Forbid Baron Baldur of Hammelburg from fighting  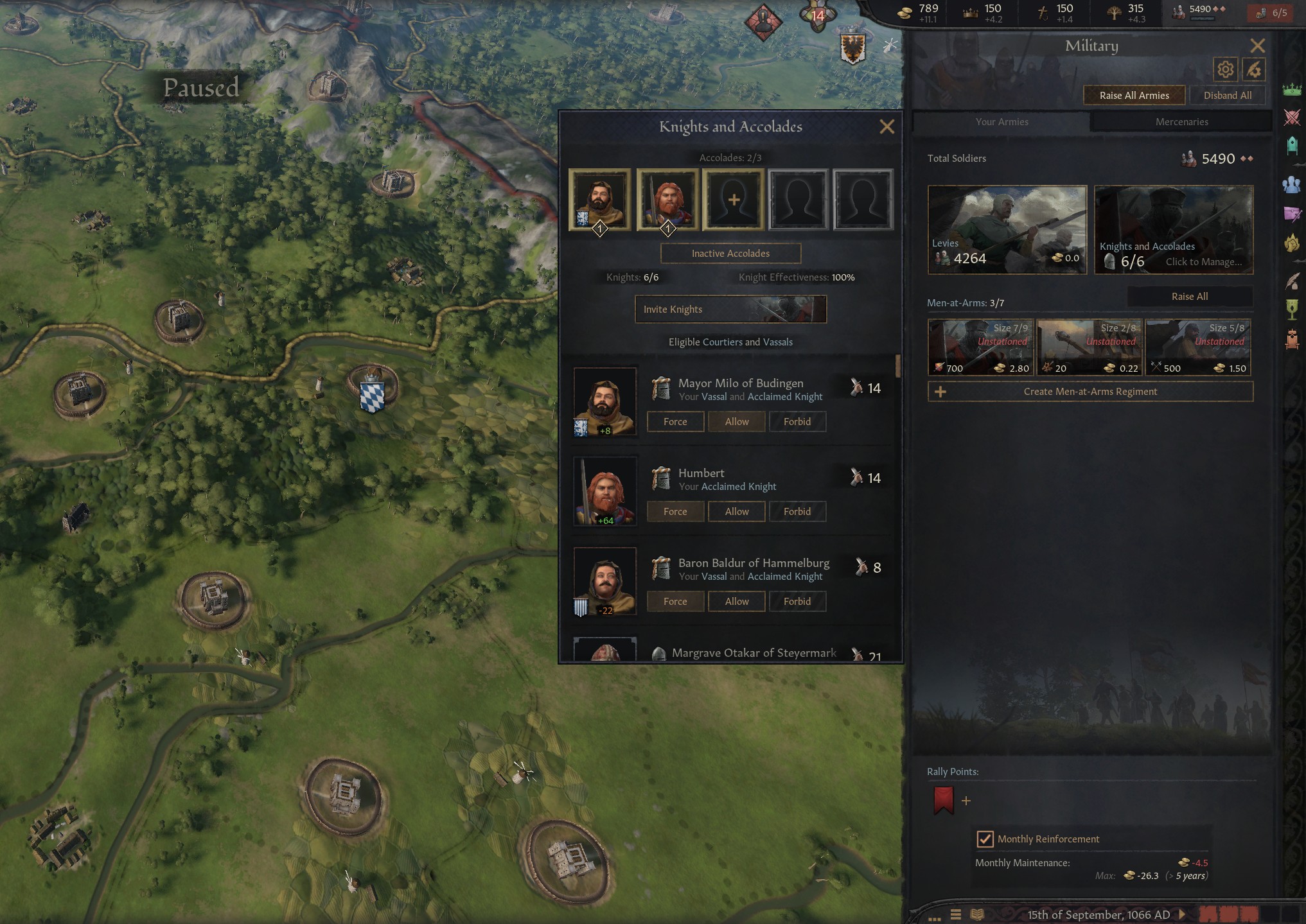797,602
